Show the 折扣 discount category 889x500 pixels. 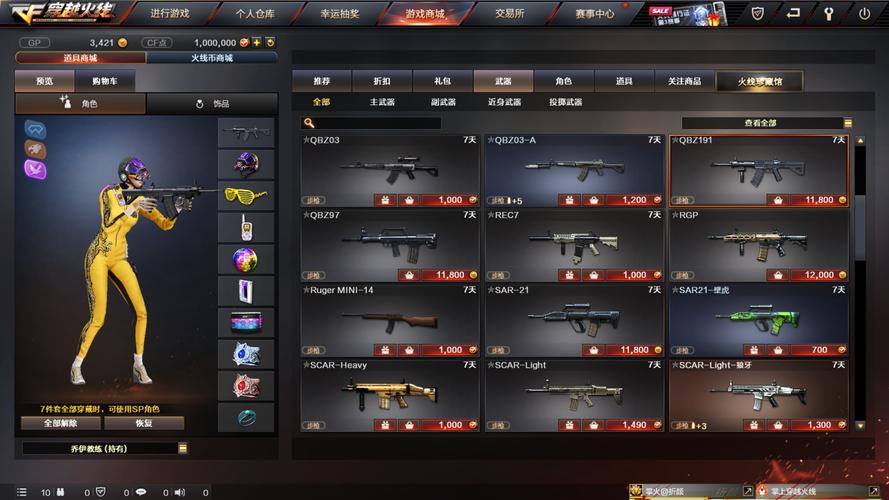coord(382,81)
